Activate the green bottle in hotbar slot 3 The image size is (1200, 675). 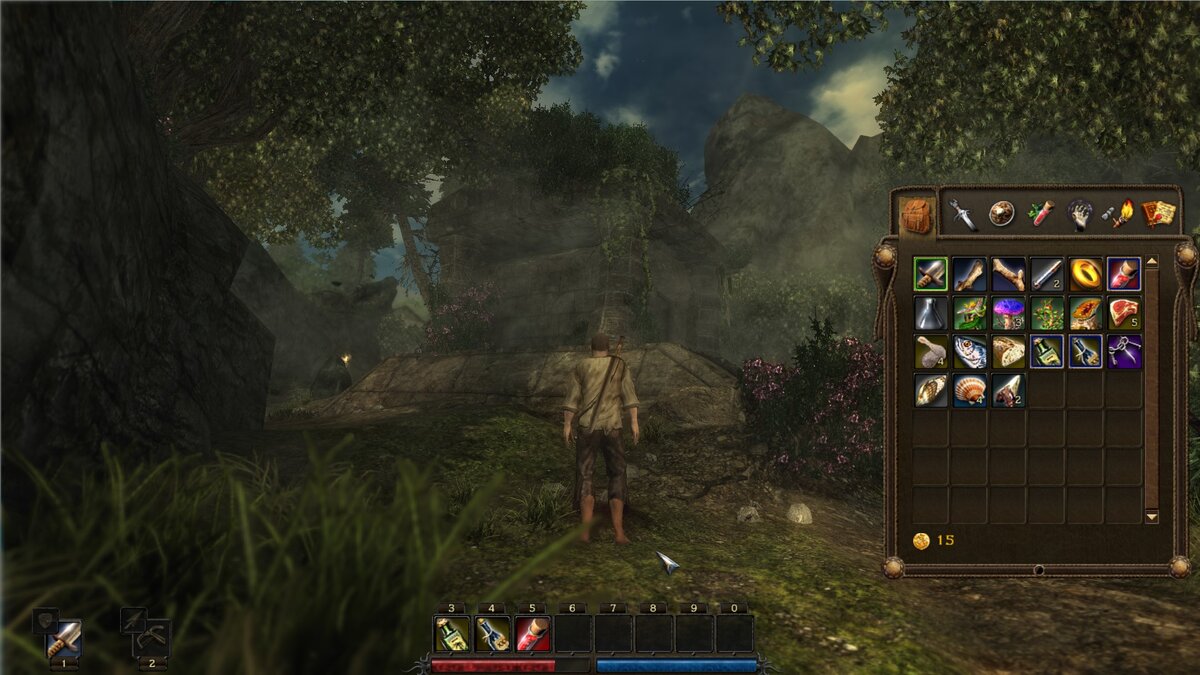[x=452, y=633]
